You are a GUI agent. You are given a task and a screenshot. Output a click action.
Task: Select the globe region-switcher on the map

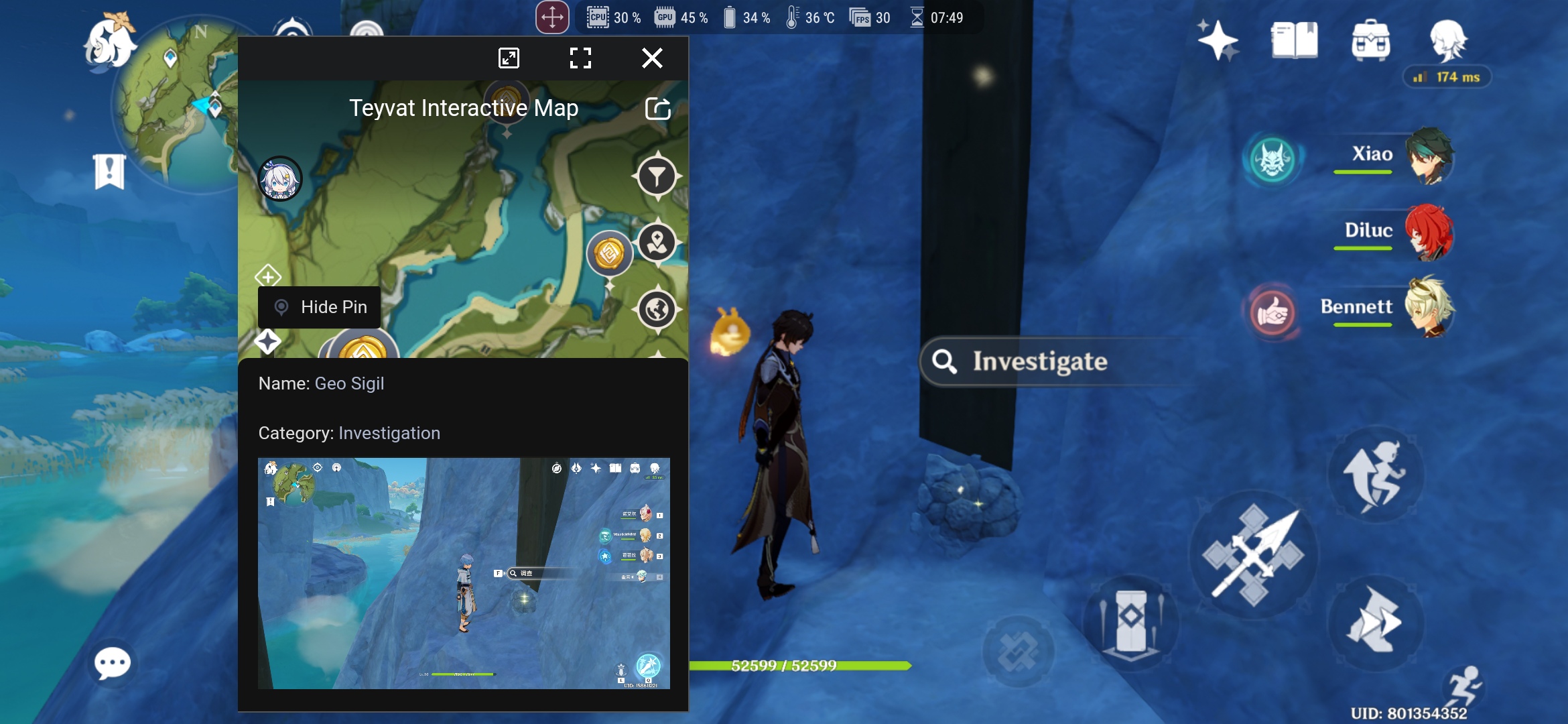point(657,311)
